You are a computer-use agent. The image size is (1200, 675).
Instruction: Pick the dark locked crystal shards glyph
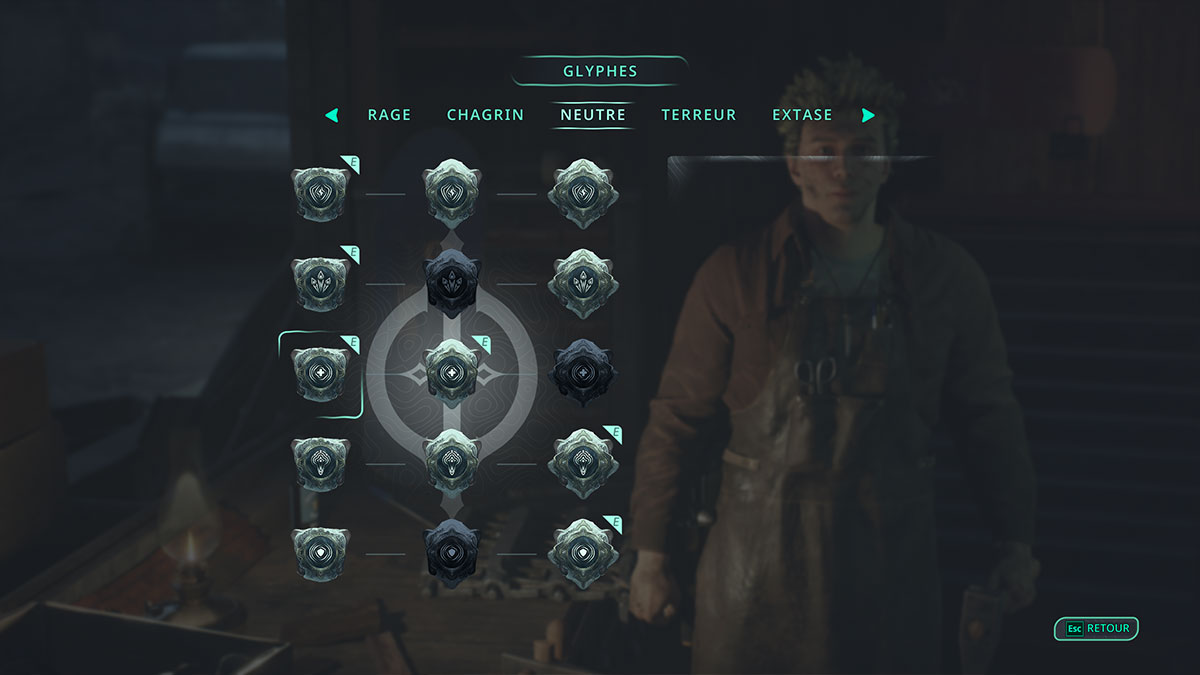pos(452,283)
